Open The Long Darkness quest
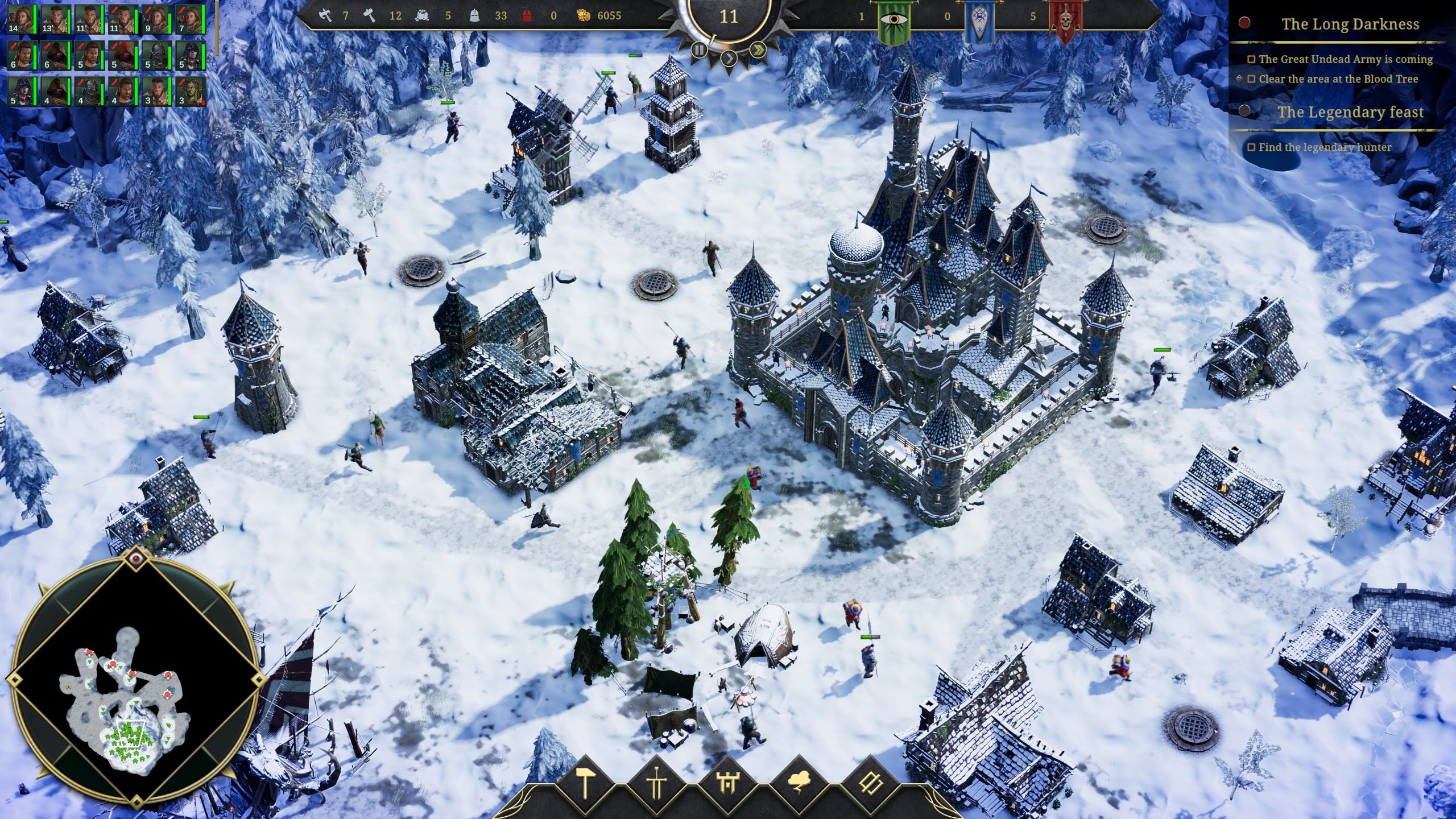1456x819 pixels. click(1349, 24)
